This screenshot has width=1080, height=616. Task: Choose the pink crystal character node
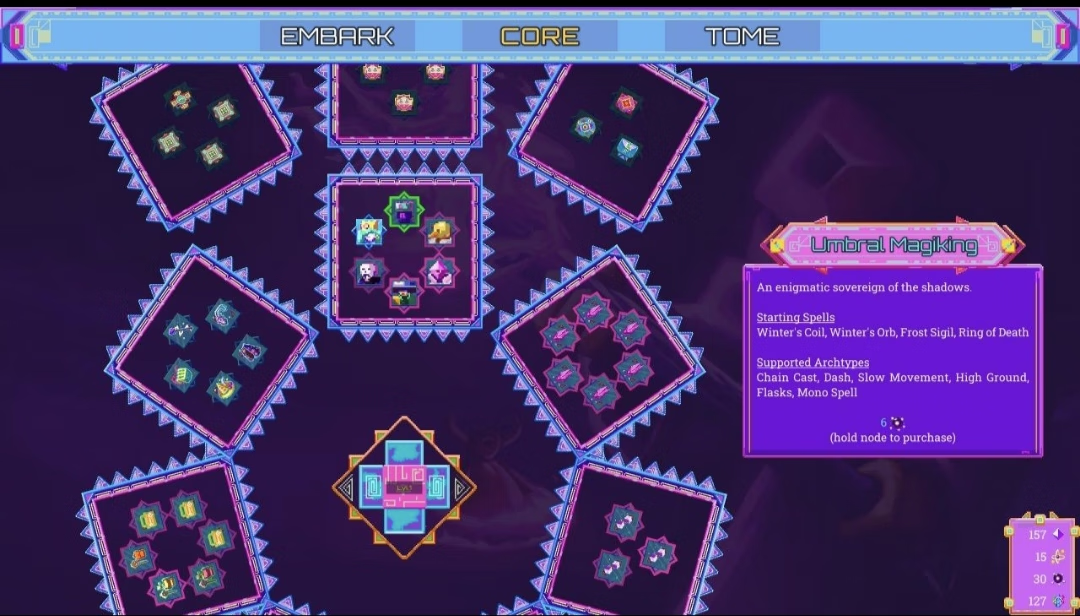pos(439,271)
